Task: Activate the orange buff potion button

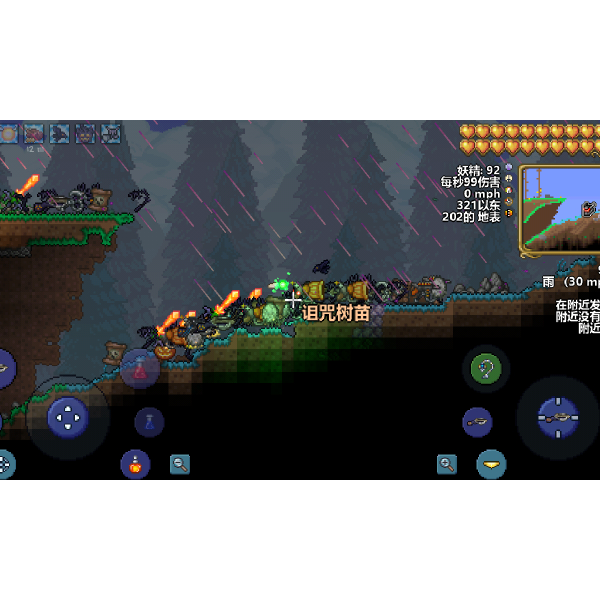Action: coord(135,463)
